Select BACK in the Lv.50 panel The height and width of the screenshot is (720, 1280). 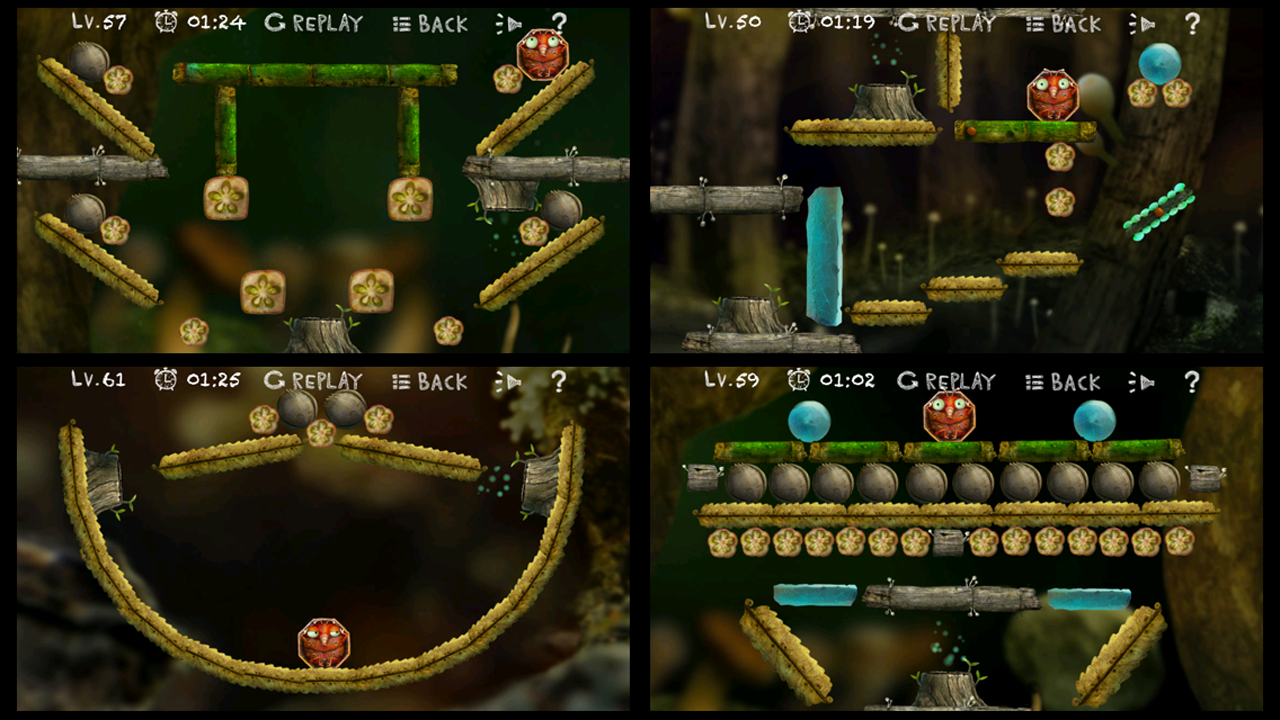[x=1075, y=21]
